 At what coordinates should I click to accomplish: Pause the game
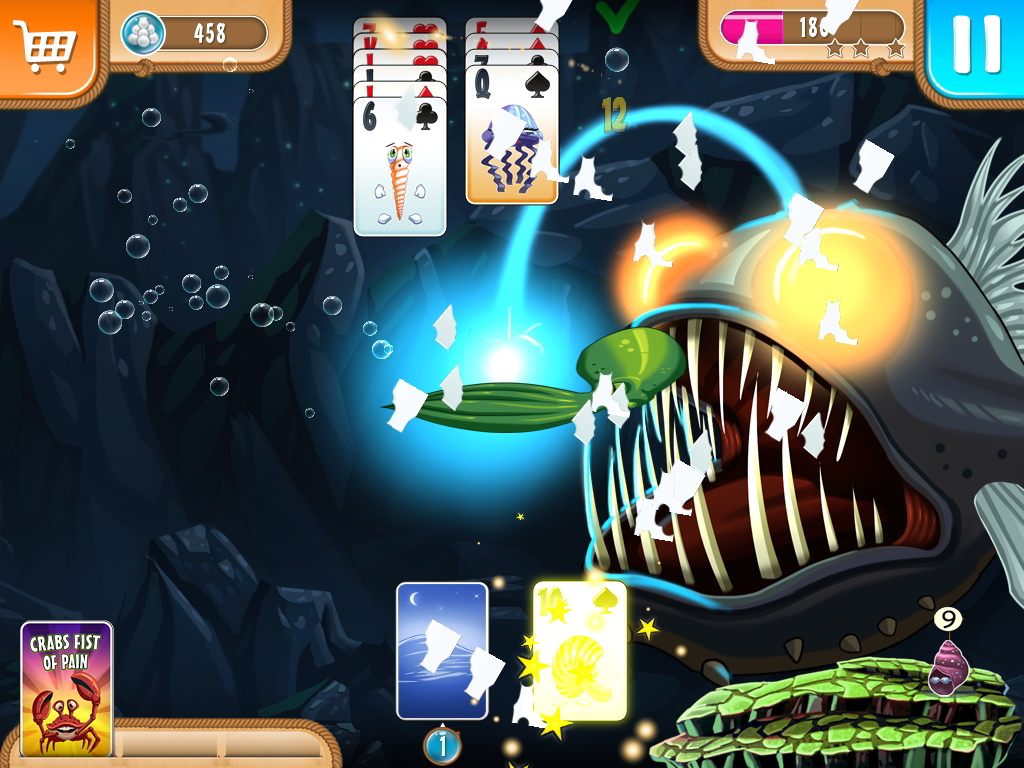pos(976,46)
